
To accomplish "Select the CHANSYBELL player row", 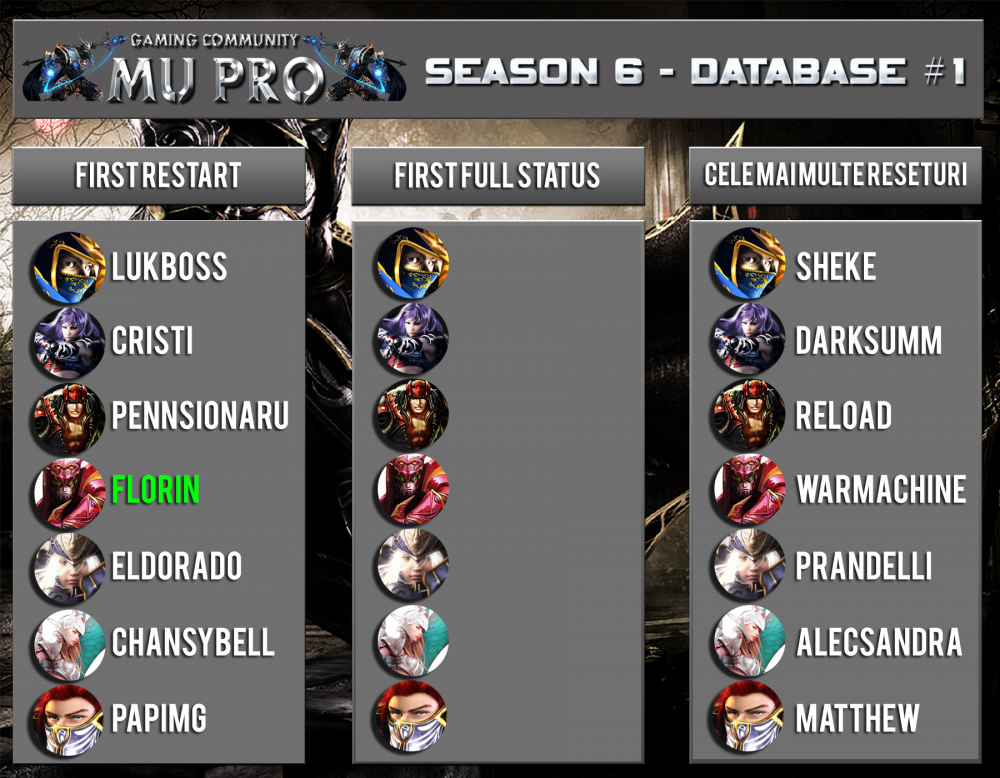I will 193,642.
